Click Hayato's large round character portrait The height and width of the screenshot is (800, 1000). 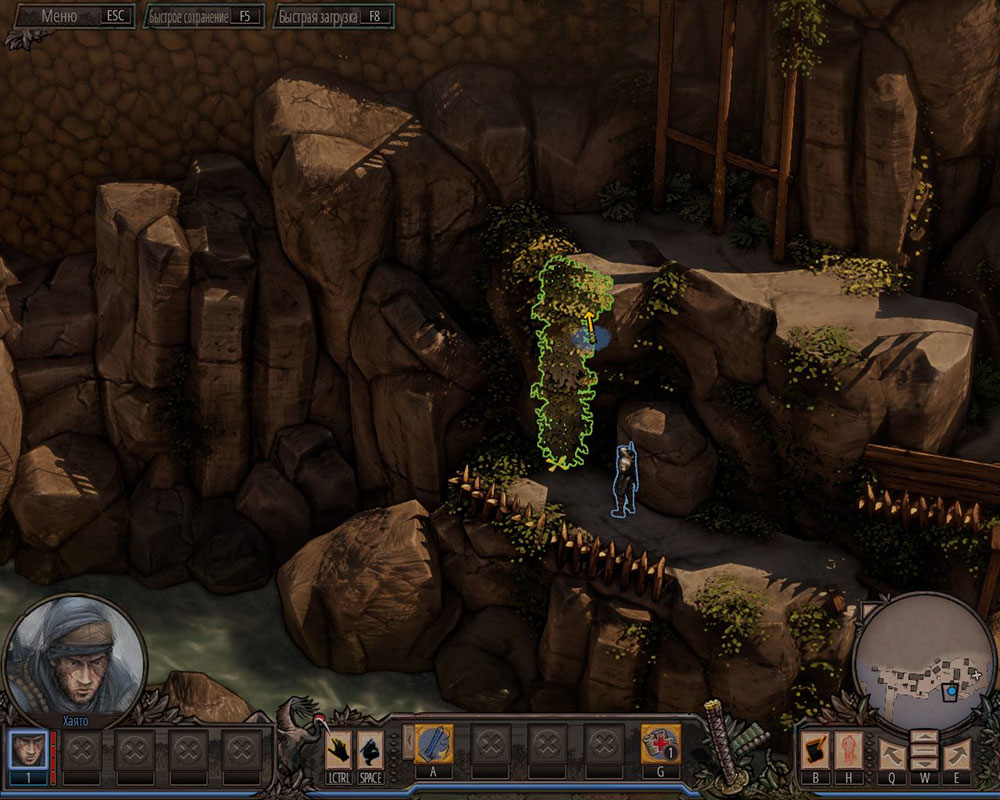[74, 653]
